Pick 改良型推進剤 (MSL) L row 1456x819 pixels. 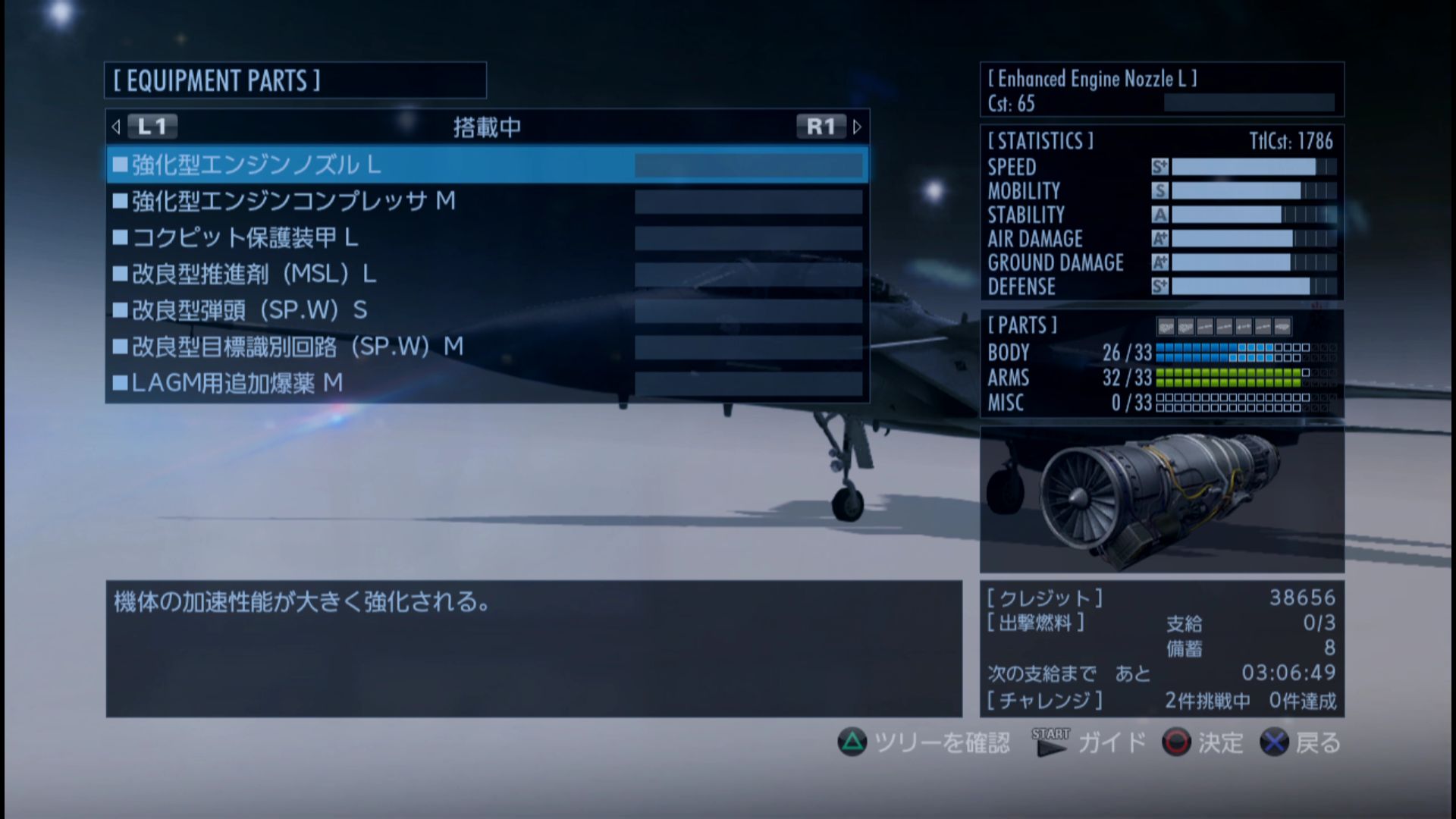tap(485, 274)
